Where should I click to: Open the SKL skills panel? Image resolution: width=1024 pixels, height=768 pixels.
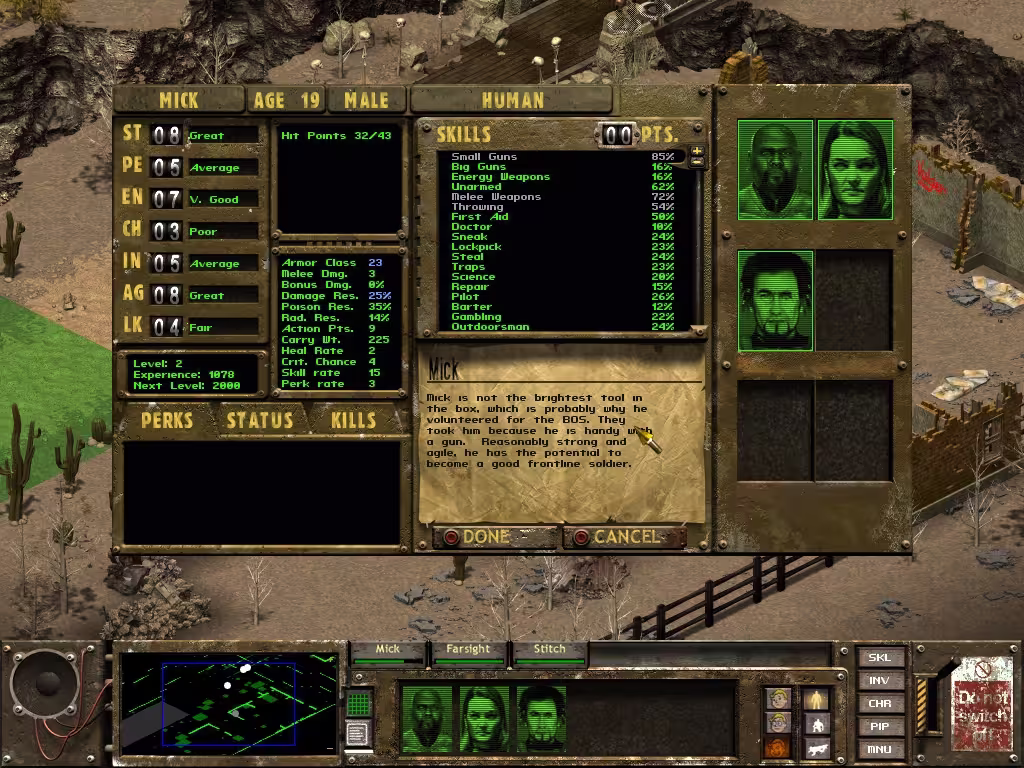[880, 658]
